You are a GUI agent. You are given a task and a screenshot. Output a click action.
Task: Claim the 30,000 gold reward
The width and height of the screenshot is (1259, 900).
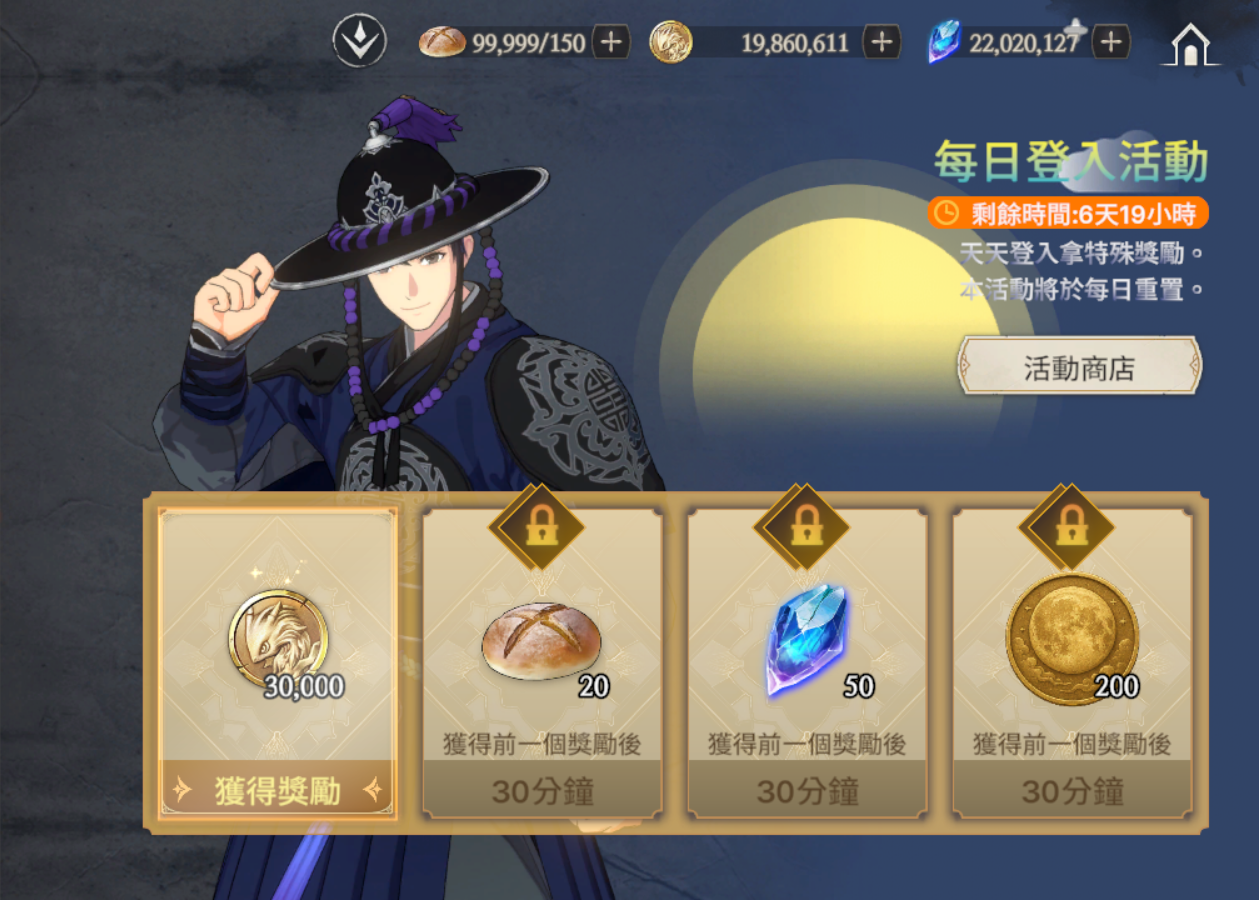[278, 790]
